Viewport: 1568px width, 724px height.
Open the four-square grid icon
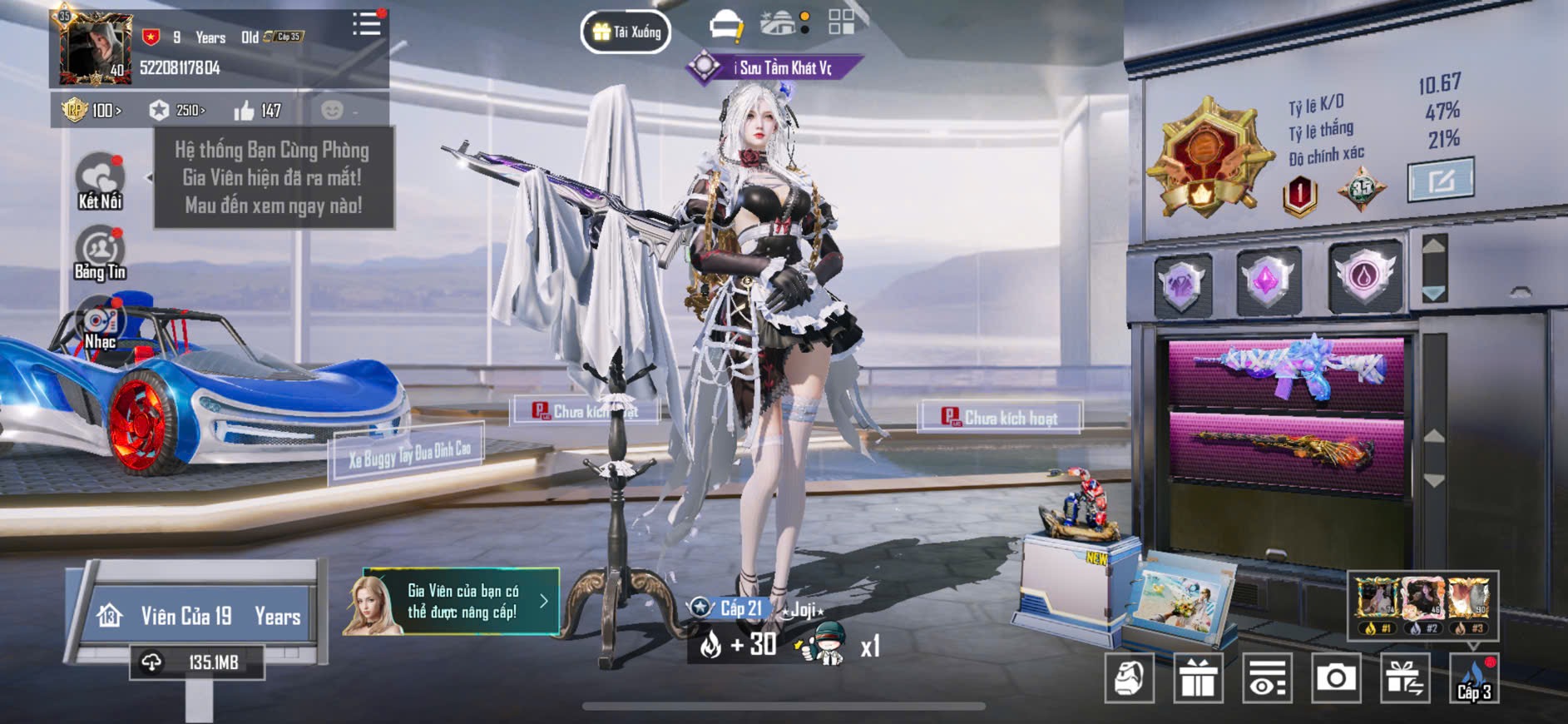pyautogui.click(x=841, y=22)
